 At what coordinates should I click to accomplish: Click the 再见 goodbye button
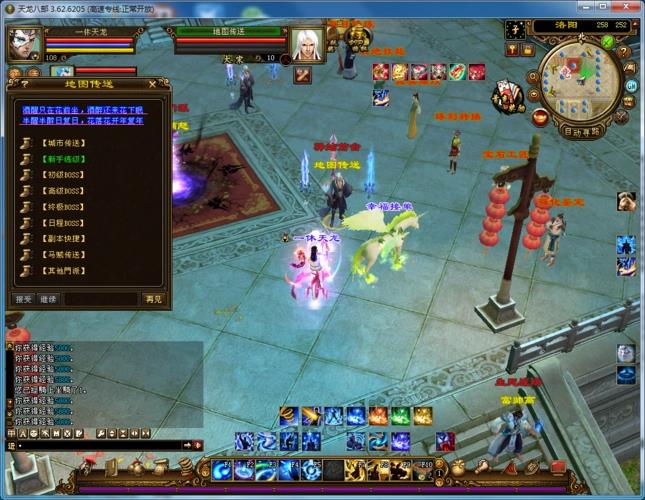(152, 298)
